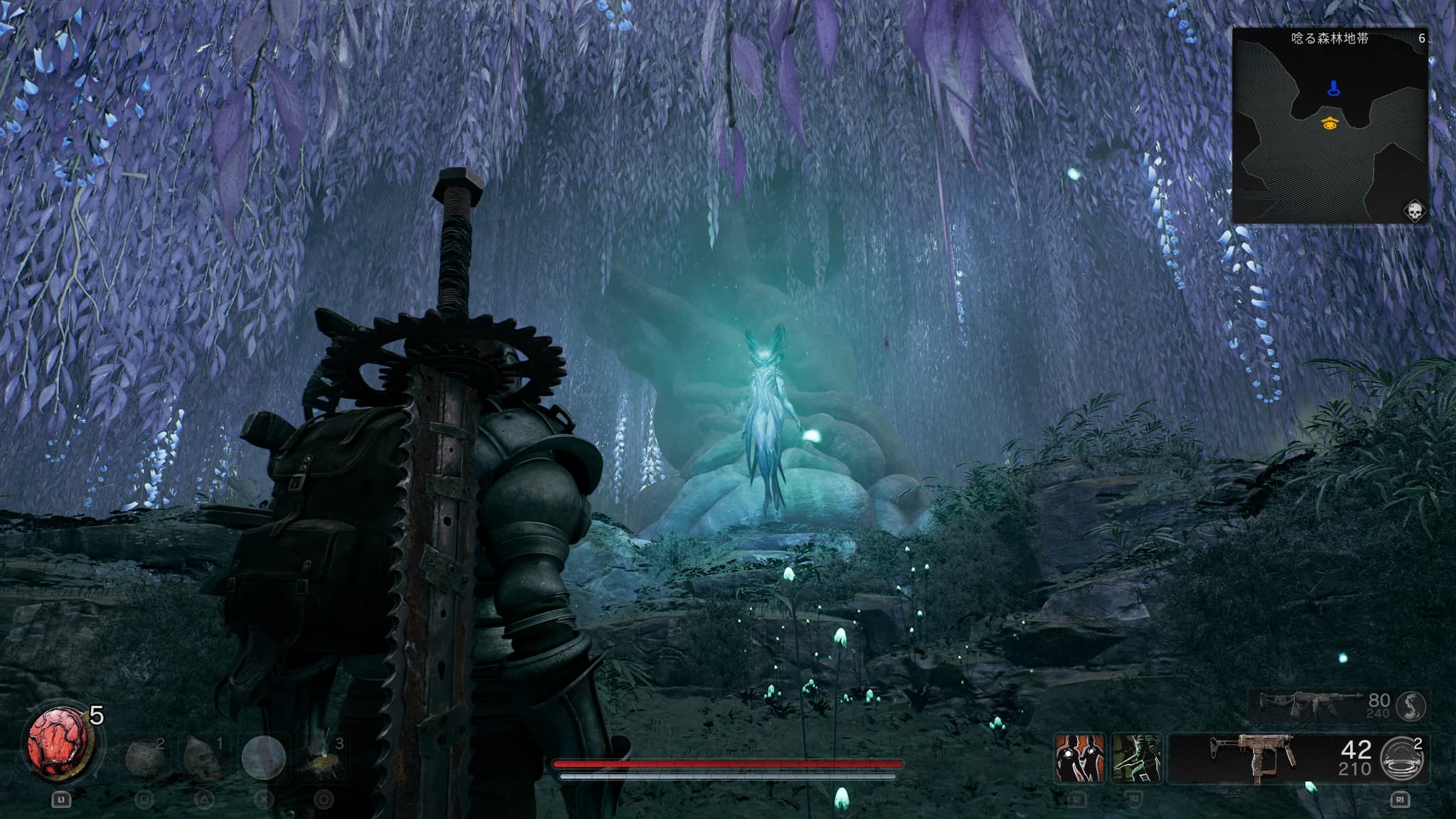Select the pale round orb consumable

[264, 758]
